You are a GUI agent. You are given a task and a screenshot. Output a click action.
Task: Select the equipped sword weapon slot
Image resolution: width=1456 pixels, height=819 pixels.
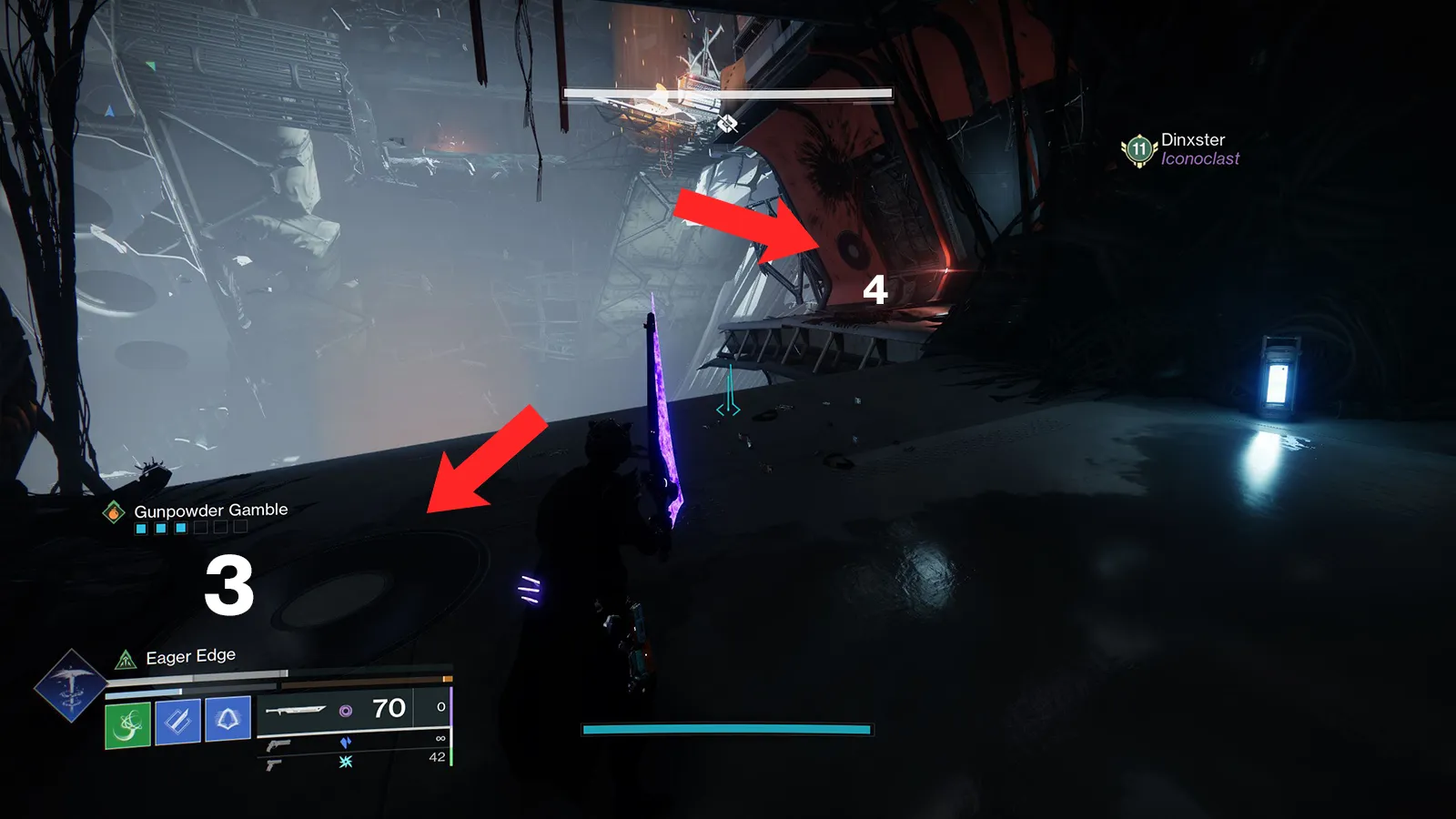pyautogui.click(x=297, y=710)
